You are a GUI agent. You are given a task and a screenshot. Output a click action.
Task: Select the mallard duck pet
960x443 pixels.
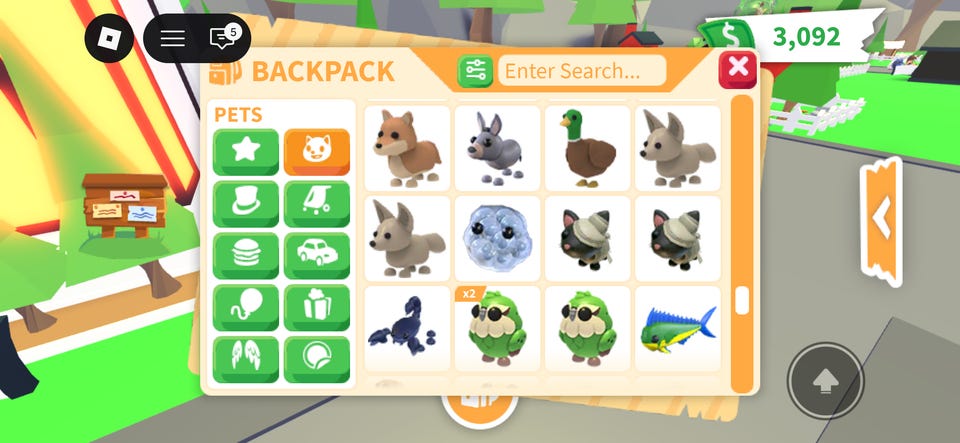[x=587, y=148]
